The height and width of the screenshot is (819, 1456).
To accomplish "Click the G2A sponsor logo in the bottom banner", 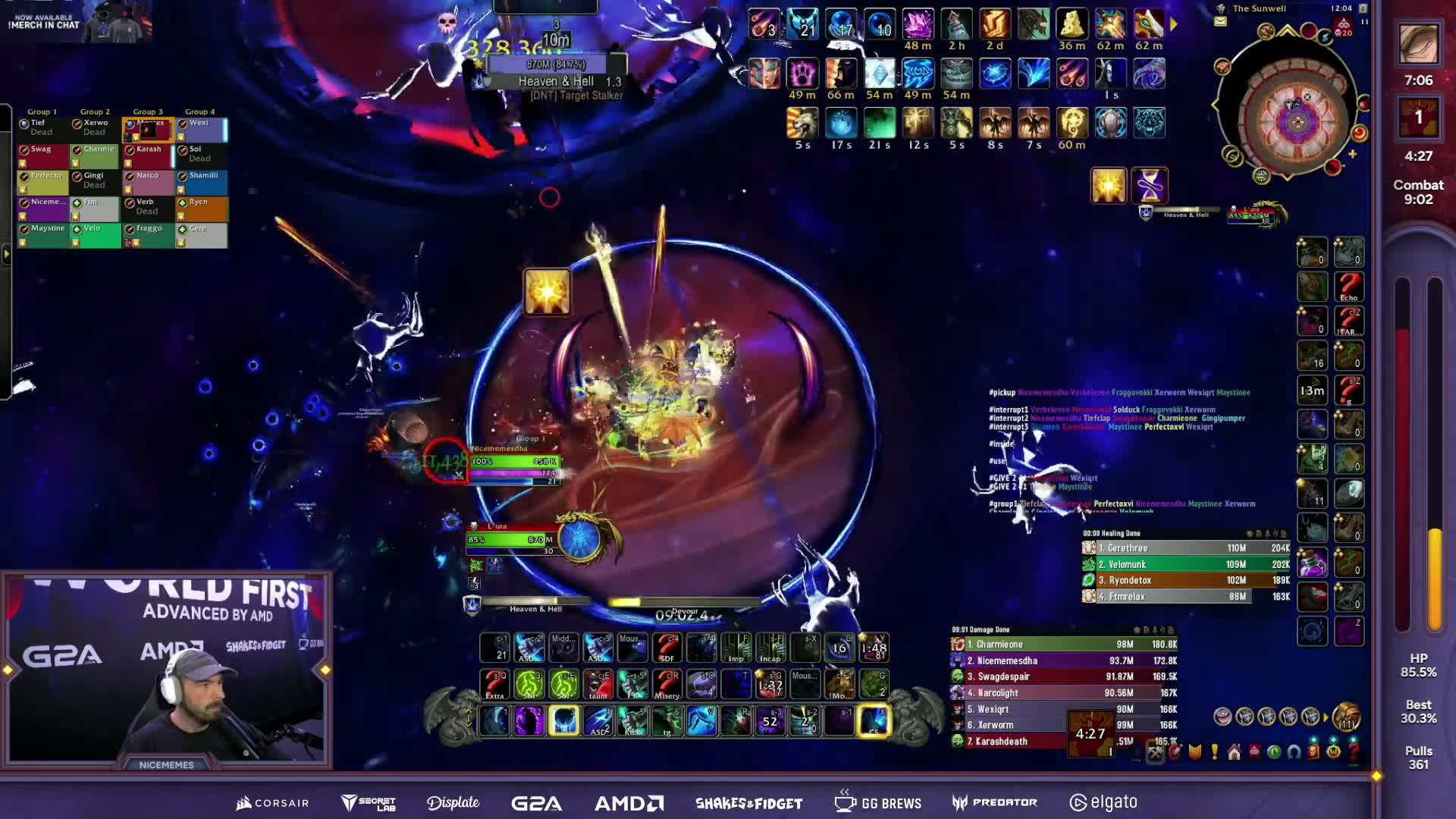I will point(536,802).
